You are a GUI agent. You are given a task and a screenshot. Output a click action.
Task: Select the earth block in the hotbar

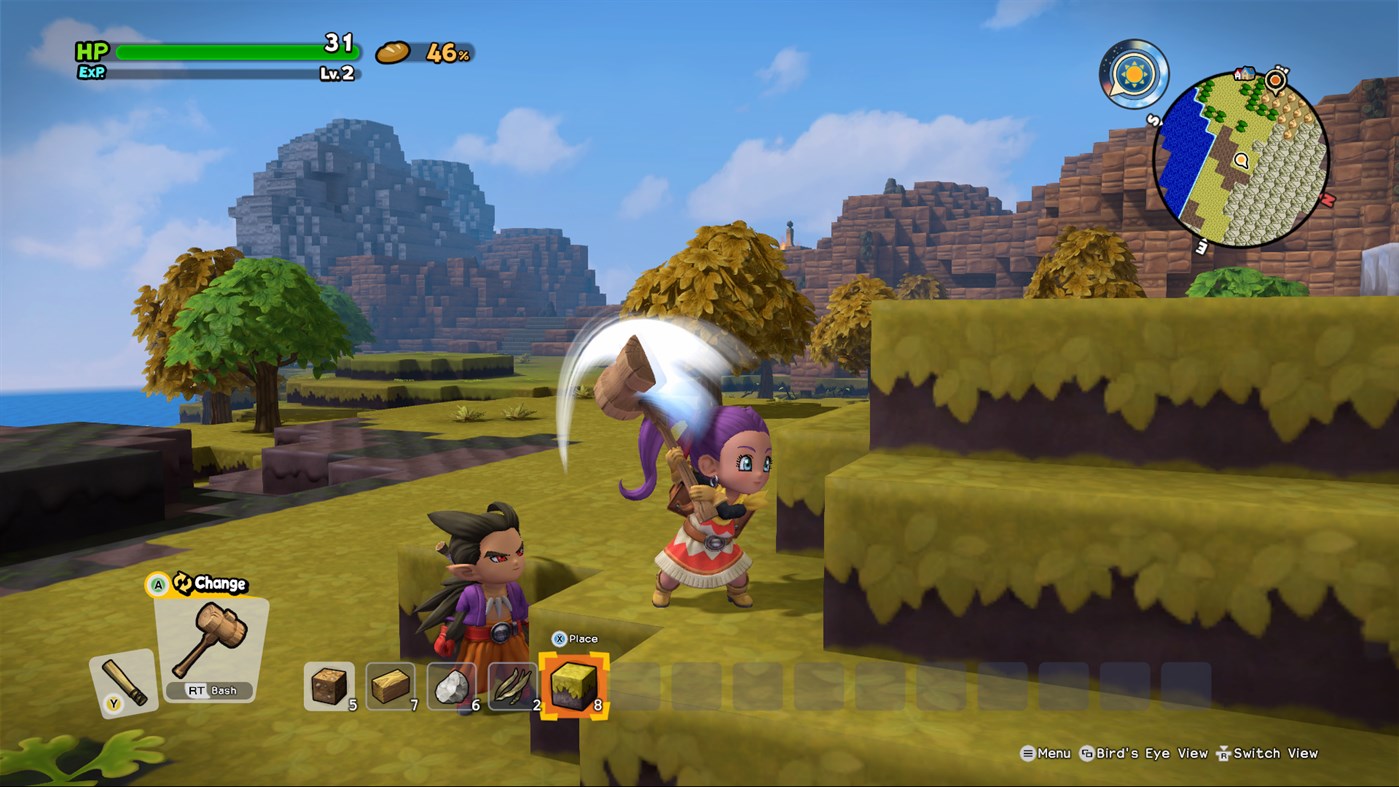pos(330,682)
